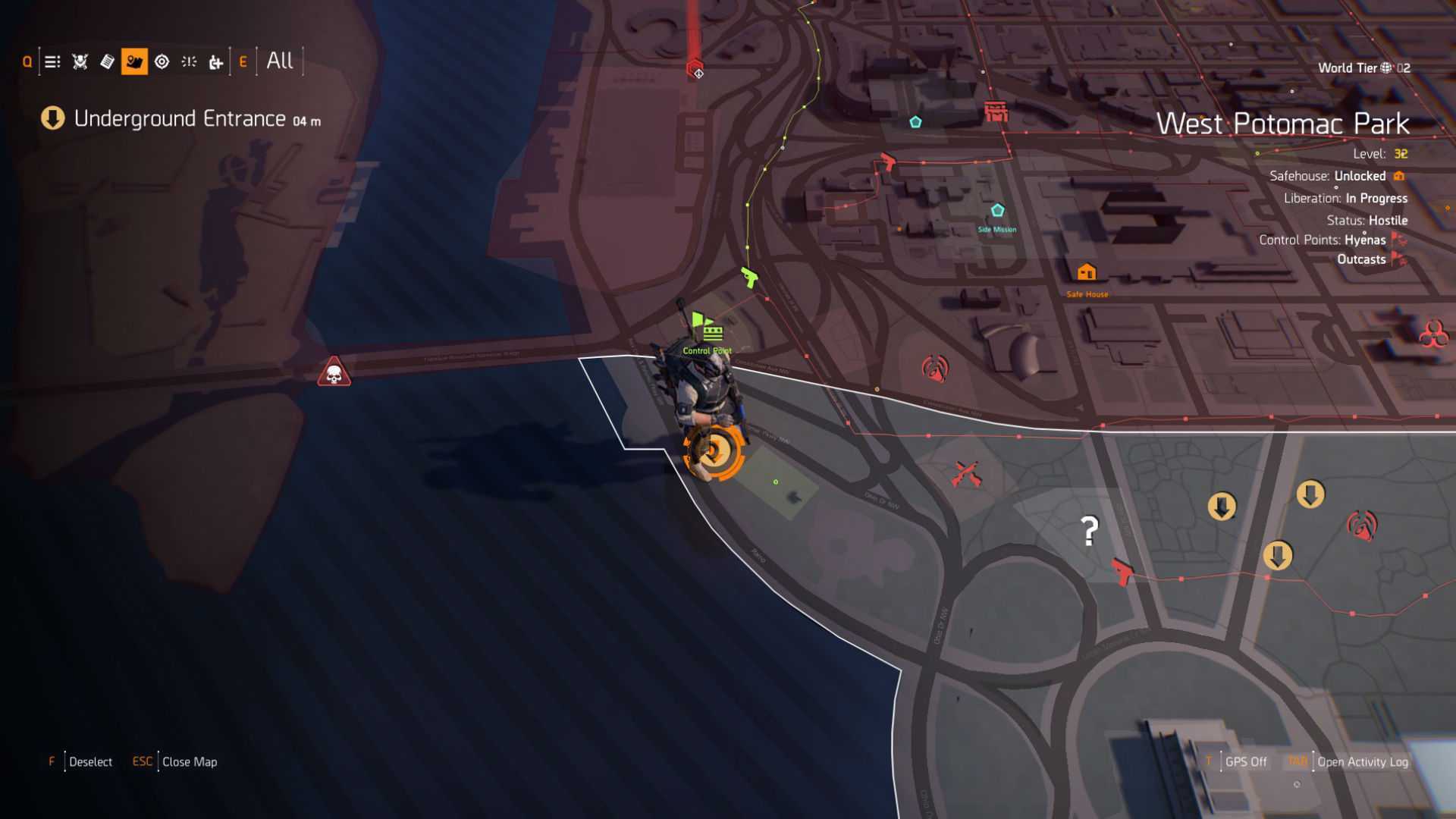
Task: Click the selected Underground Entrance marker under the agent
Action: pyautogui.click(x=713, y=453)
